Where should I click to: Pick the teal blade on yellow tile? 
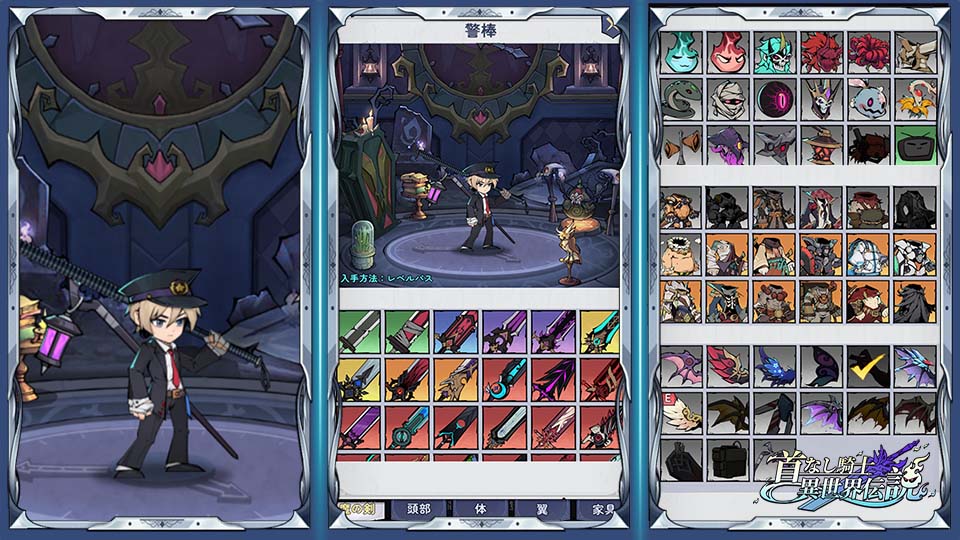point(600,331)
